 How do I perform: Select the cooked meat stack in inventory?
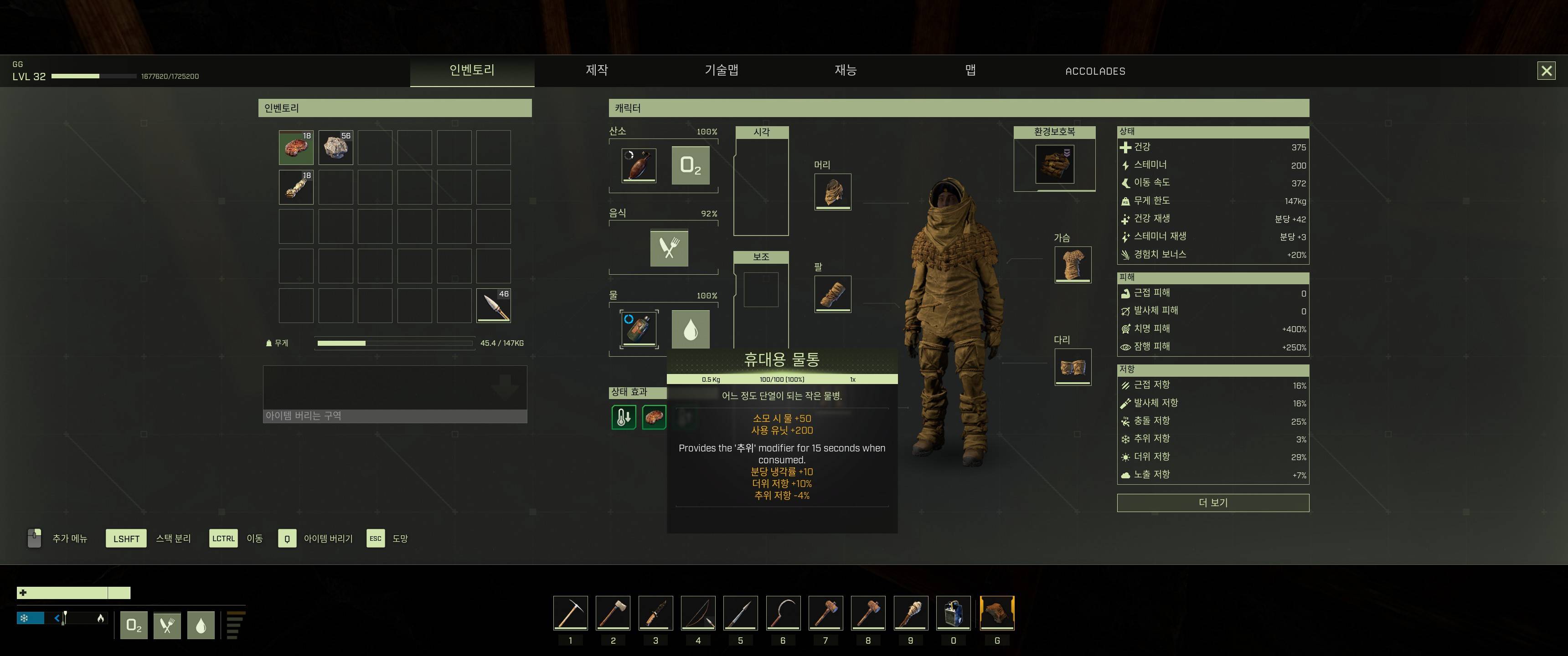[x=296, y=147]
